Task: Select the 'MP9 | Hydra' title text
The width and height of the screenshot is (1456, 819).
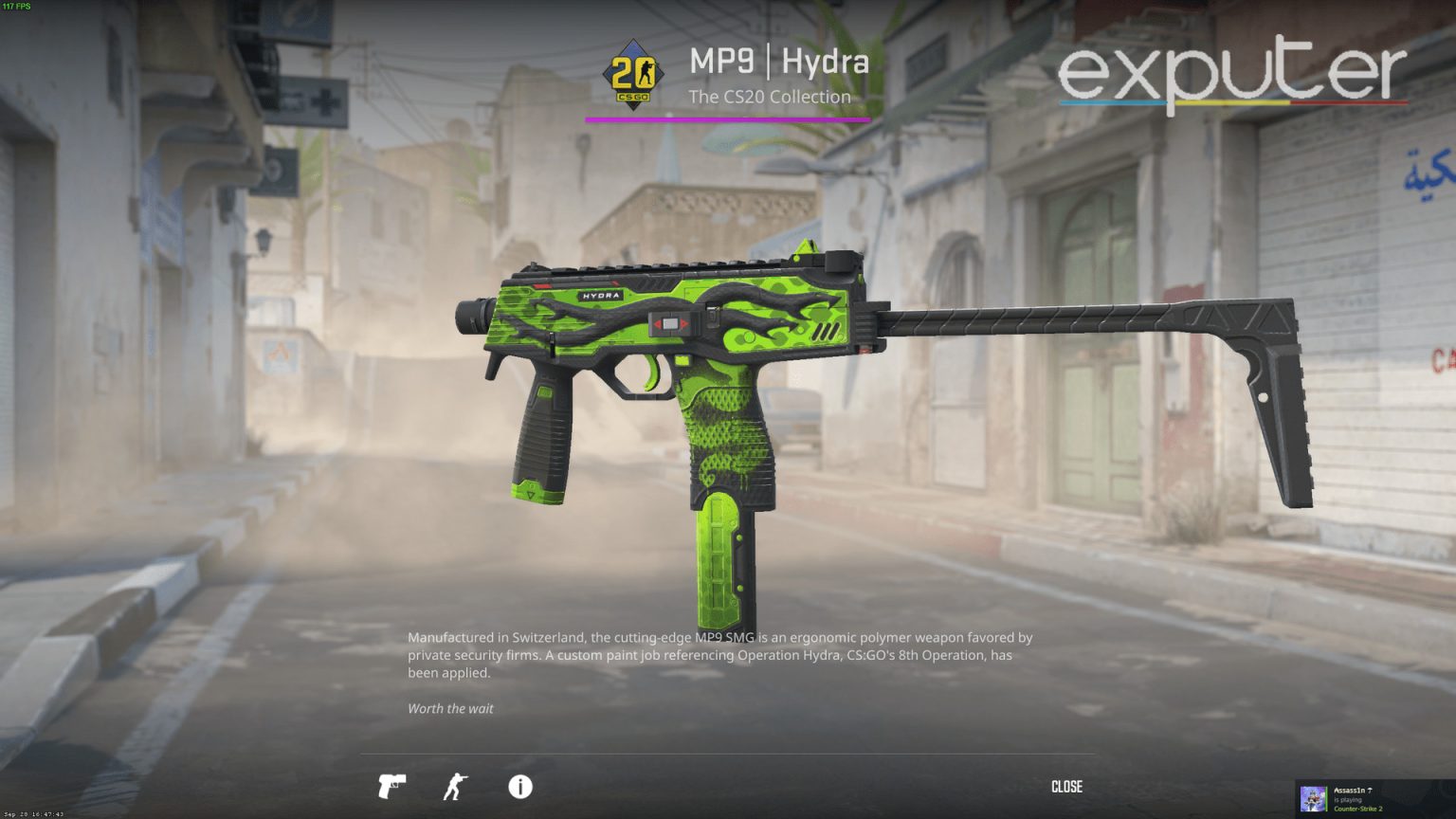Action: pos(779,63)
